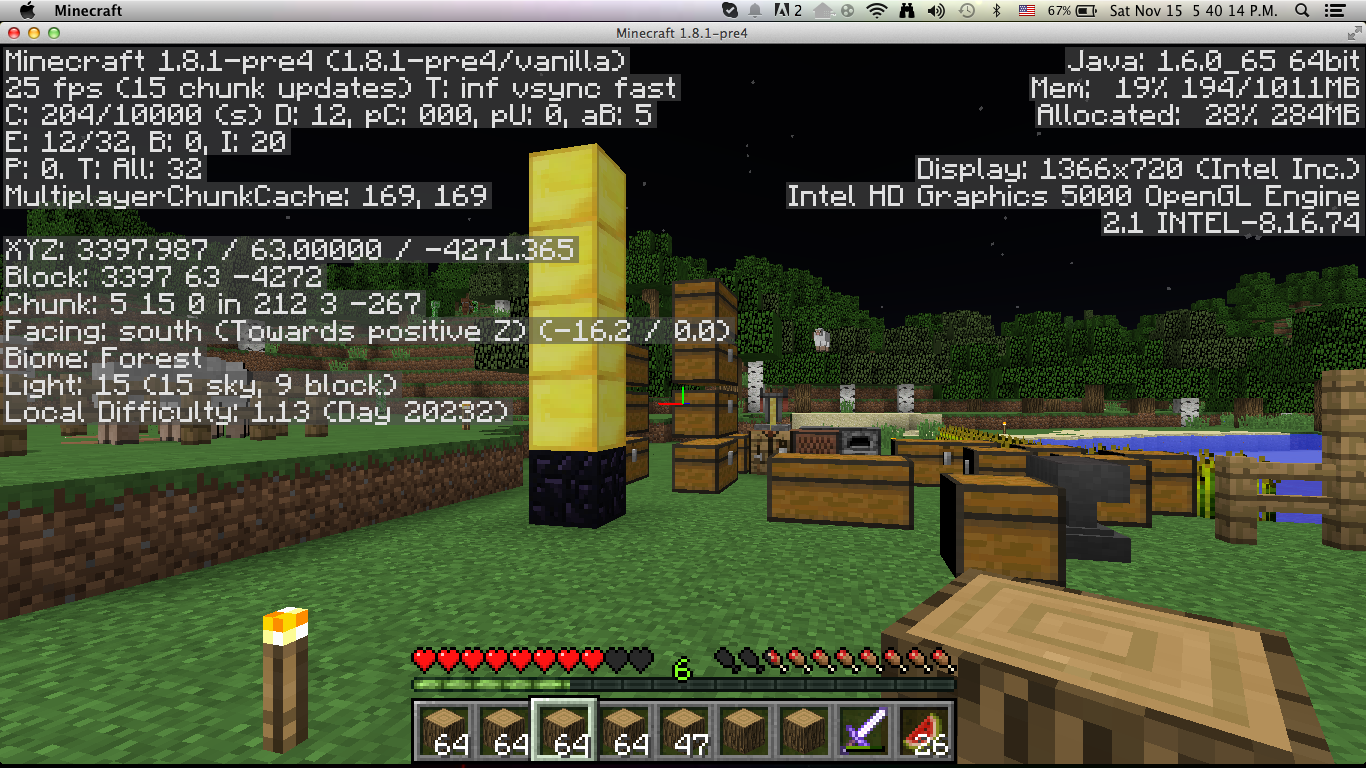Select the wood log stack showing 47
This screenshot has width=1366, height=768.
pyautogui.click(x=684, y=733)
